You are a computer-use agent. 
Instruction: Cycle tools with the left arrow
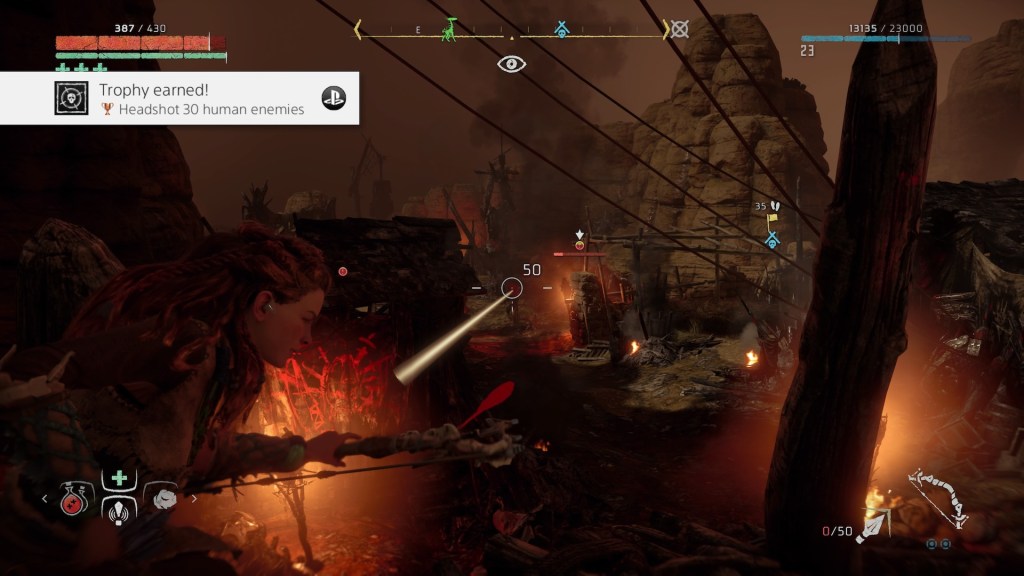tap(45, 497)
